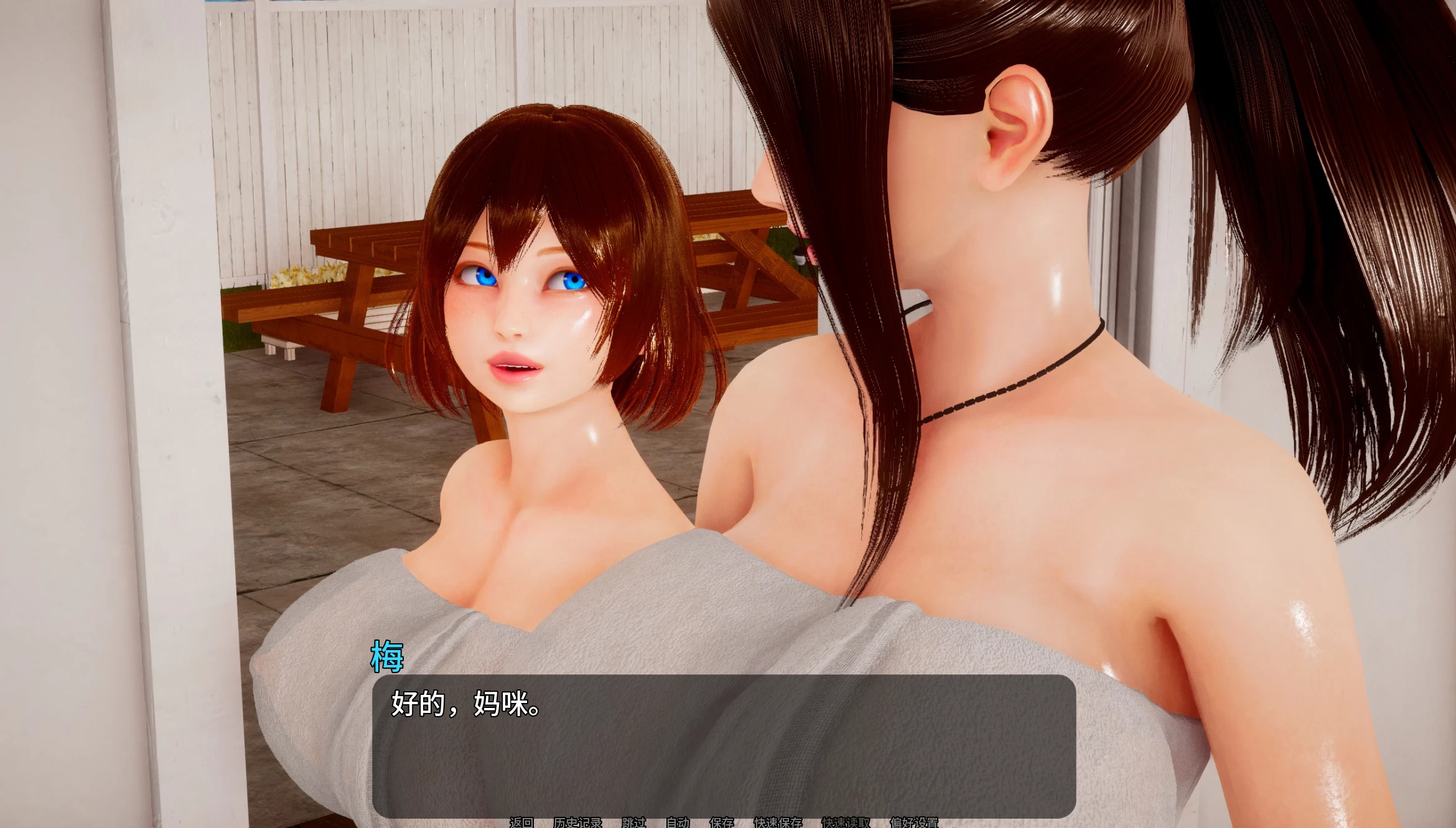Viewport: 1456px width, 828px height.
Task: Save progress with the 保存 option
Action: coord(724,822)
